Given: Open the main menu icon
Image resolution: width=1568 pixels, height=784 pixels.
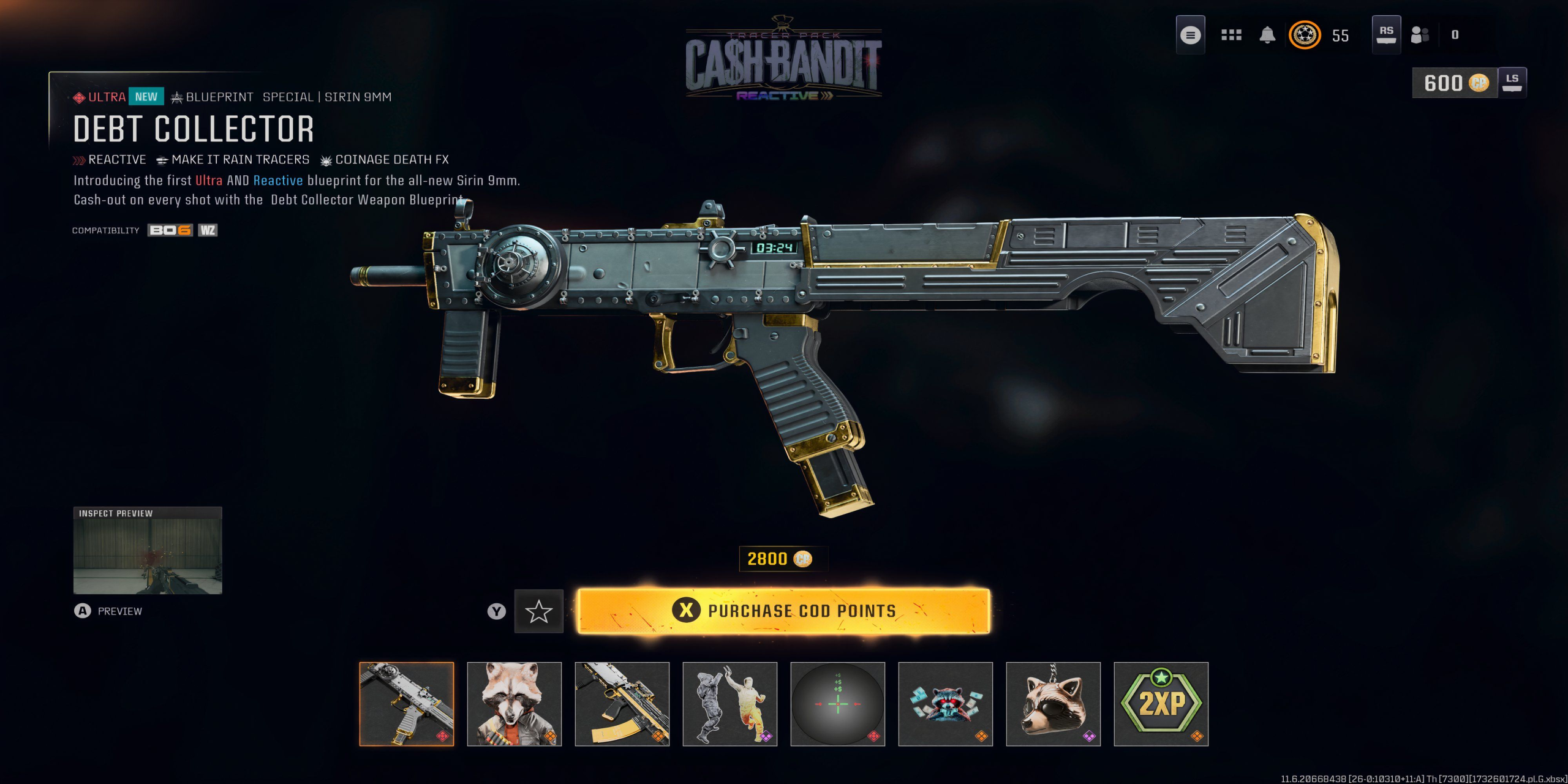Looking at the screenshot, I should 1190,35.
